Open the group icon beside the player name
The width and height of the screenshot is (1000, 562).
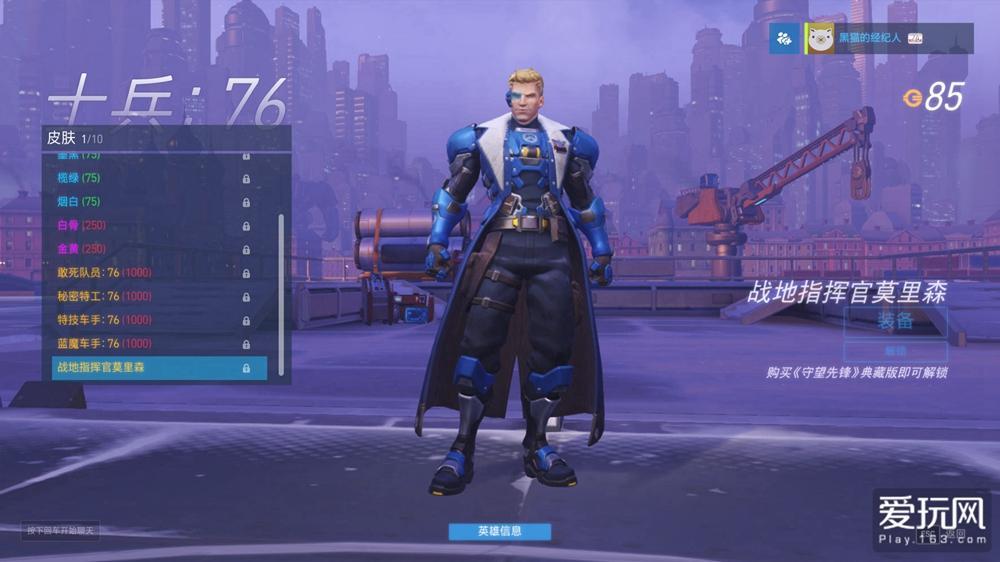tap(785, 38)
